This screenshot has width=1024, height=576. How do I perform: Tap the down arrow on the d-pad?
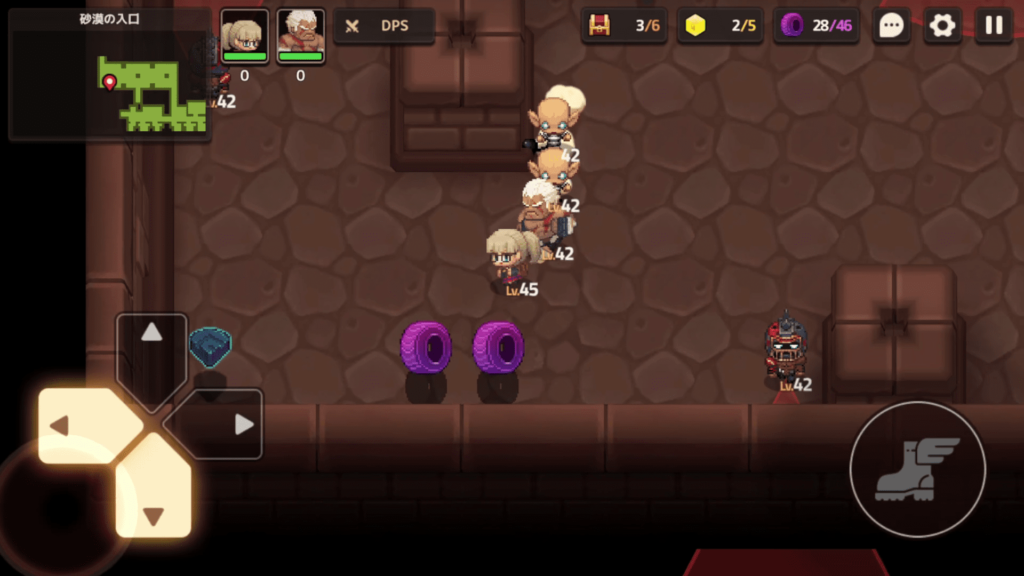tap(152, 499)
